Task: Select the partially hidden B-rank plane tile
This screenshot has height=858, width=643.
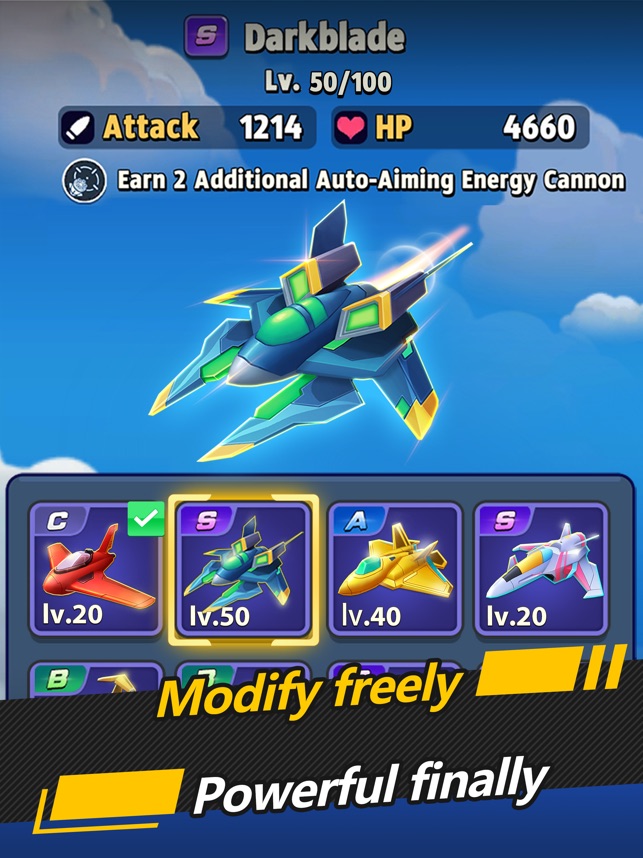Action: click(96, 681)
